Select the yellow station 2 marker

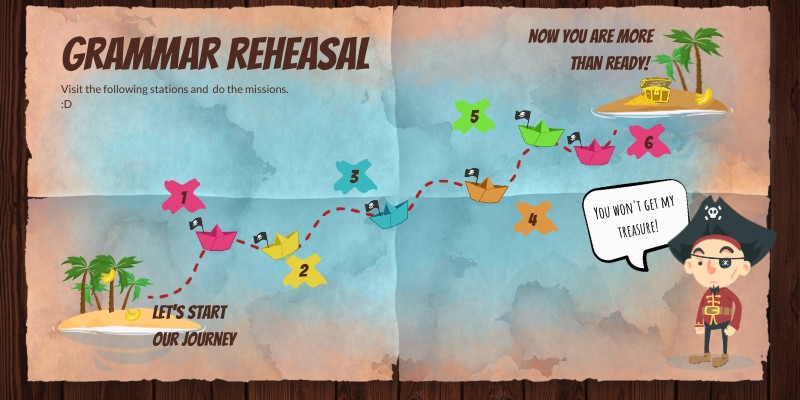pyautogui.click(x=303, y=270)
